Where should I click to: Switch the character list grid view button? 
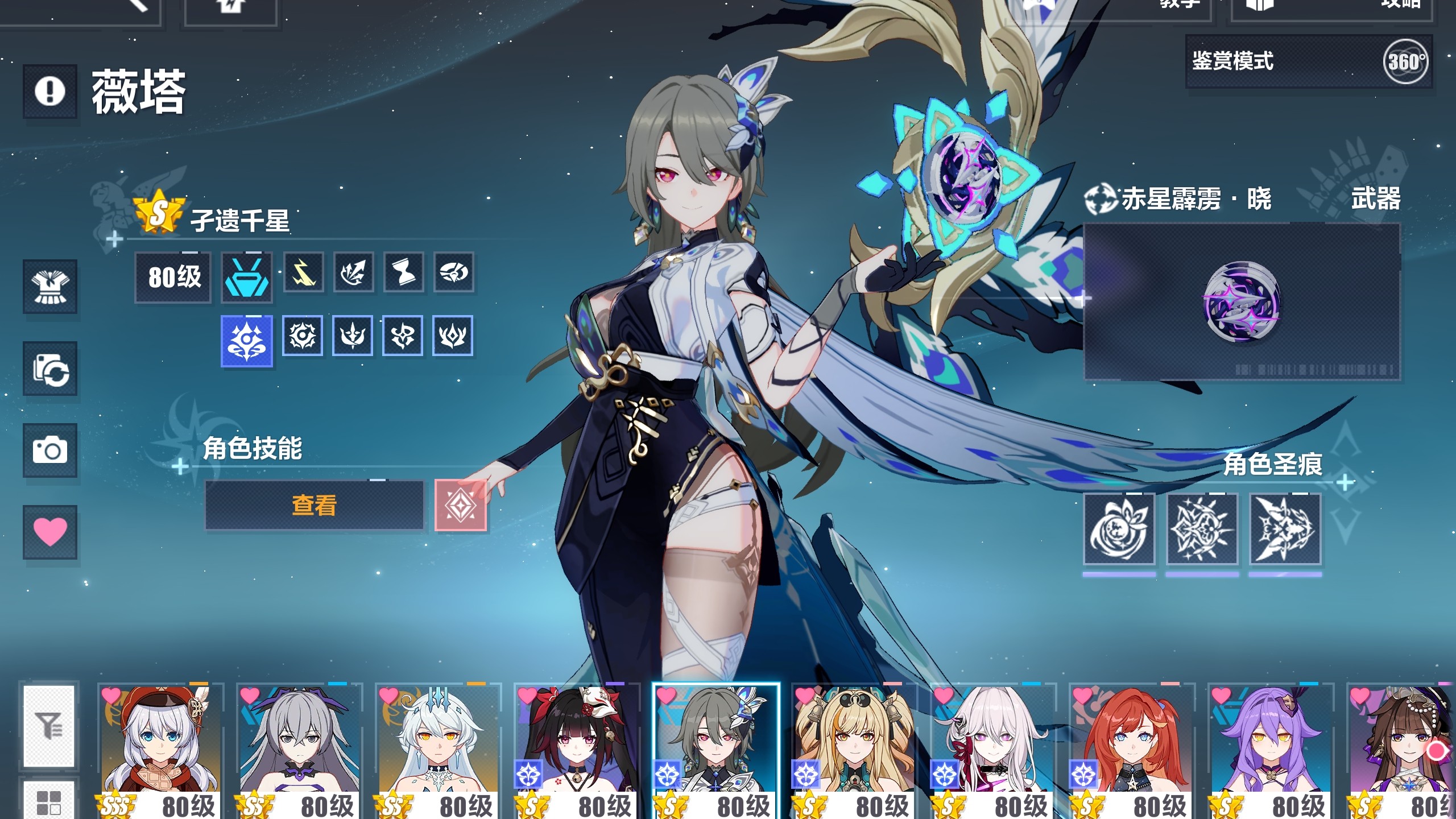click(x=49, y=801)
